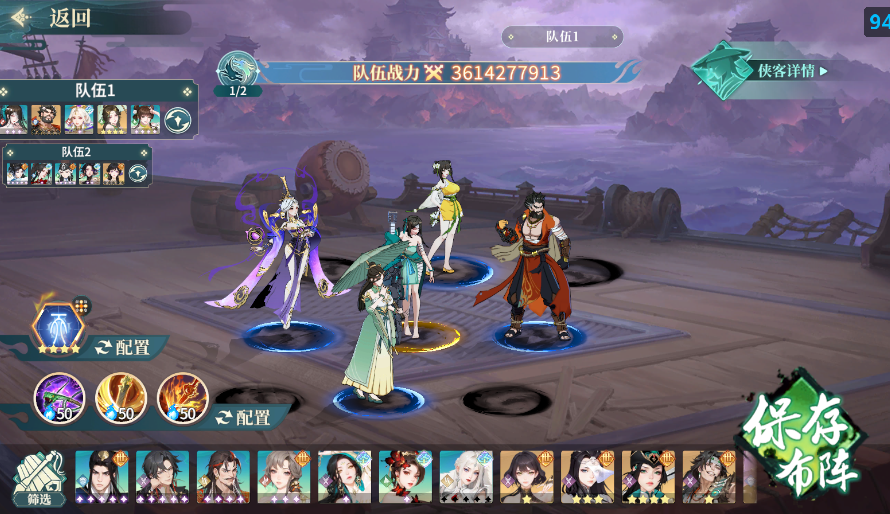Open 配置 next to the three skill icons
Screen dimensions: 890x514
(243, 417)
